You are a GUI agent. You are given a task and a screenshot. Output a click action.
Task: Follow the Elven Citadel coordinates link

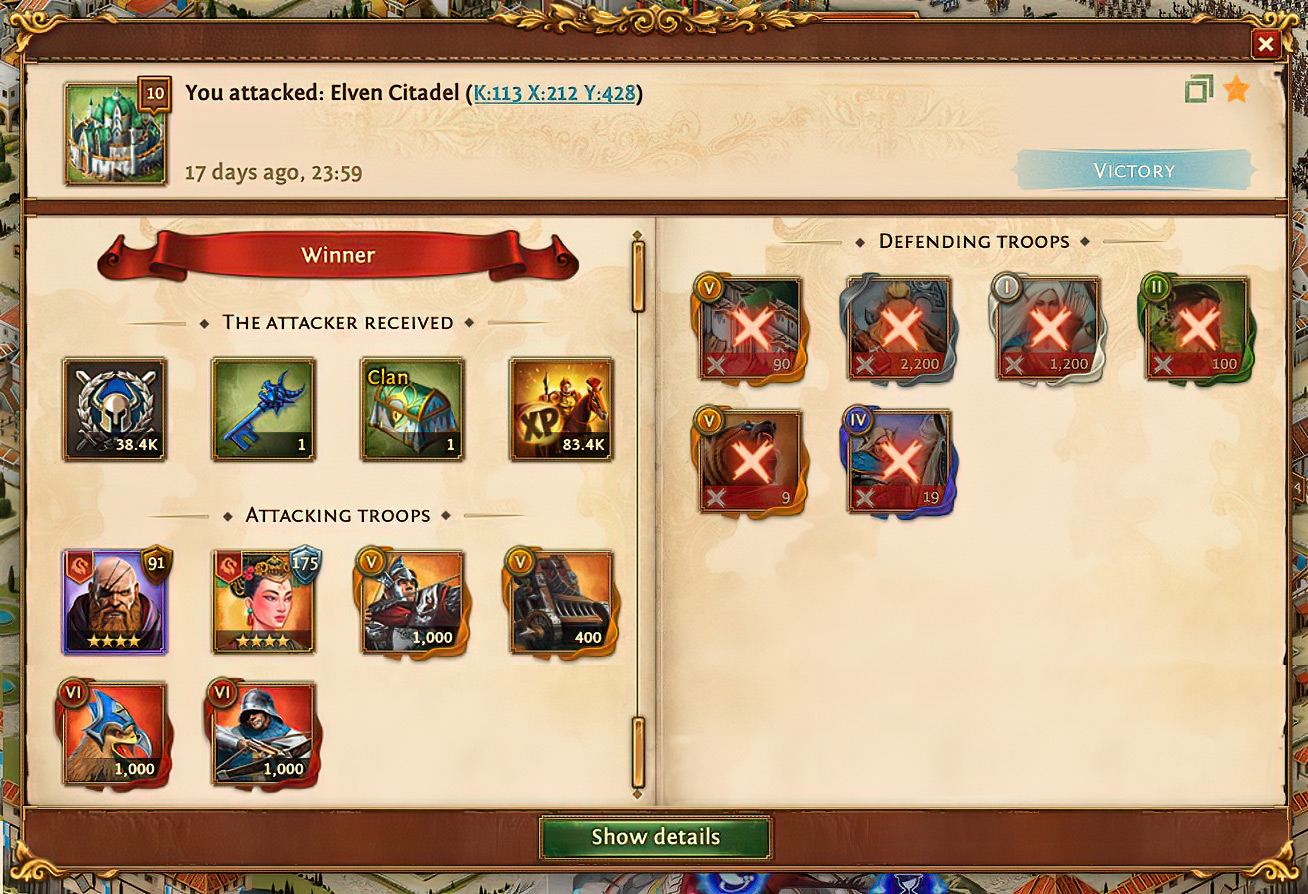click(x=555, y=94)
